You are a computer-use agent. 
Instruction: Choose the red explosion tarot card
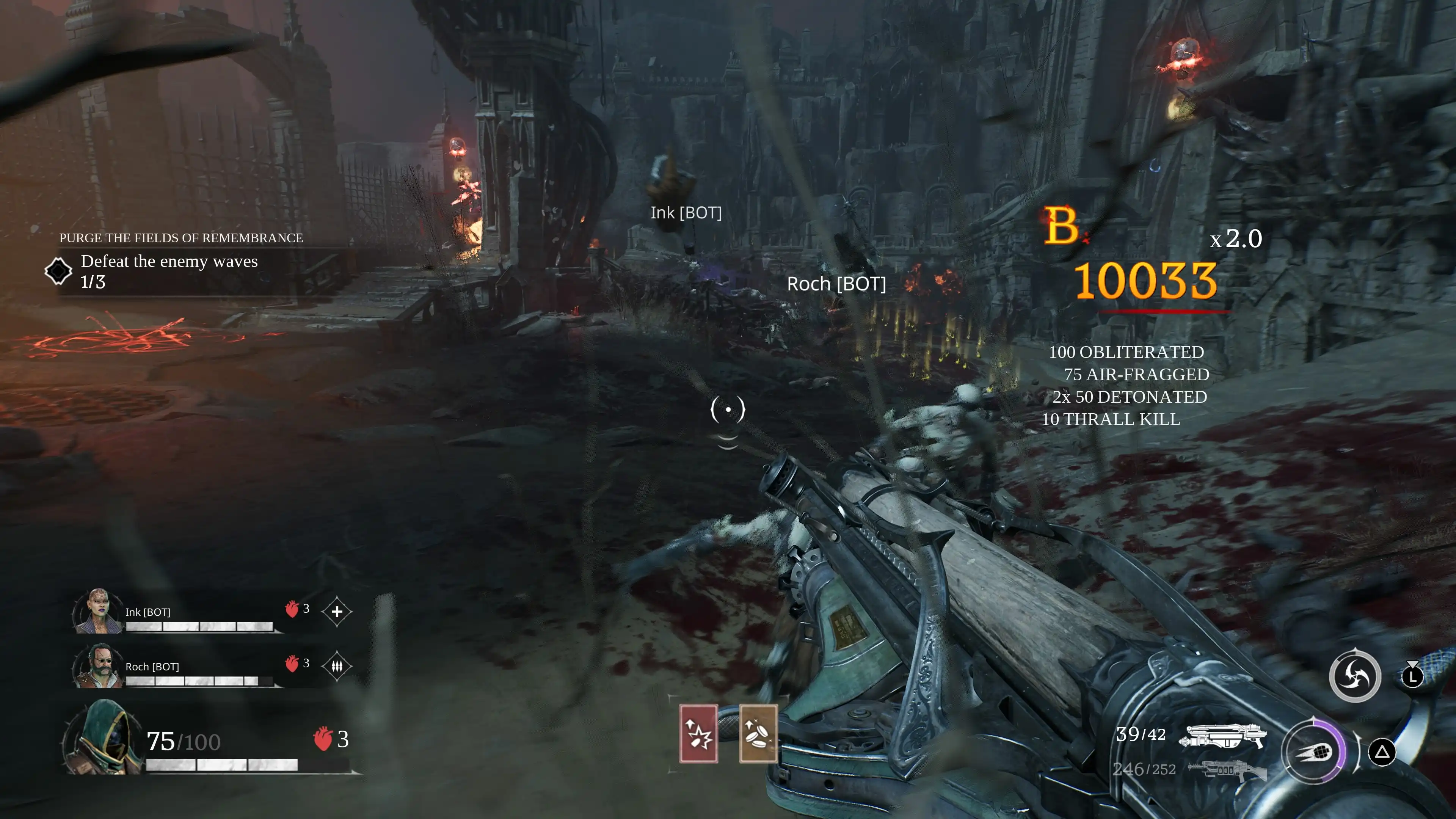click(x=698, y=734)
